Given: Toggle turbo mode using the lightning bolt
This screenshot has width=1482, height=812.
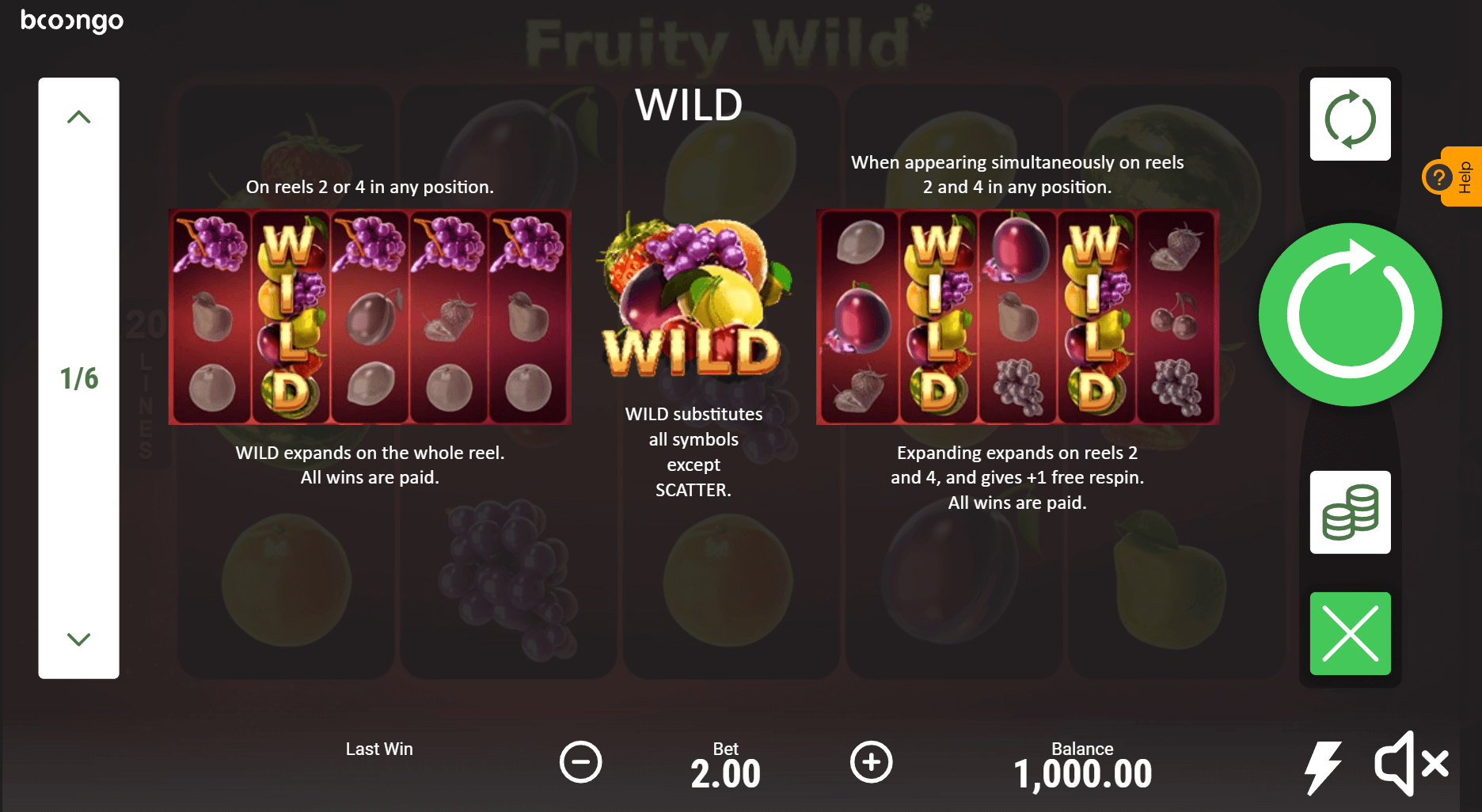Looking at the screenshot, I should [1323, 766].
